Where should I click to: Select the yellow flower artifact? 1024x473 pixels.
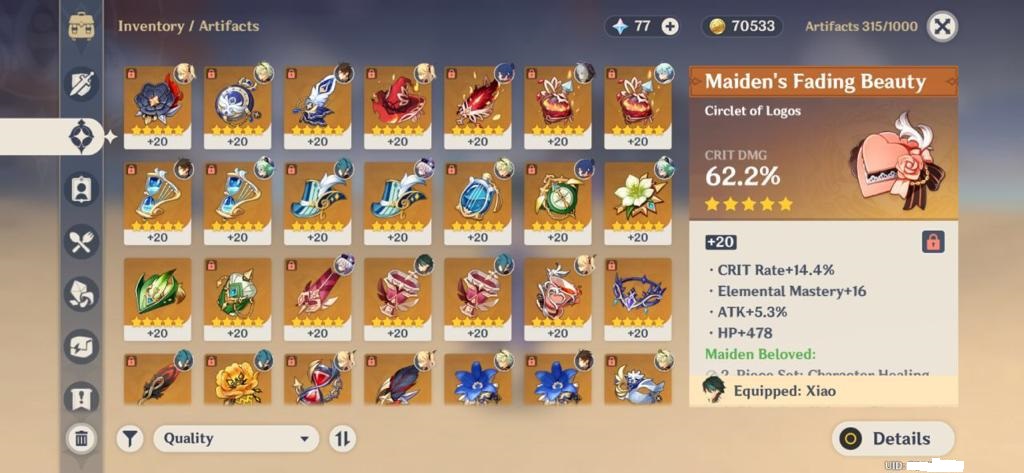(237, 380)
